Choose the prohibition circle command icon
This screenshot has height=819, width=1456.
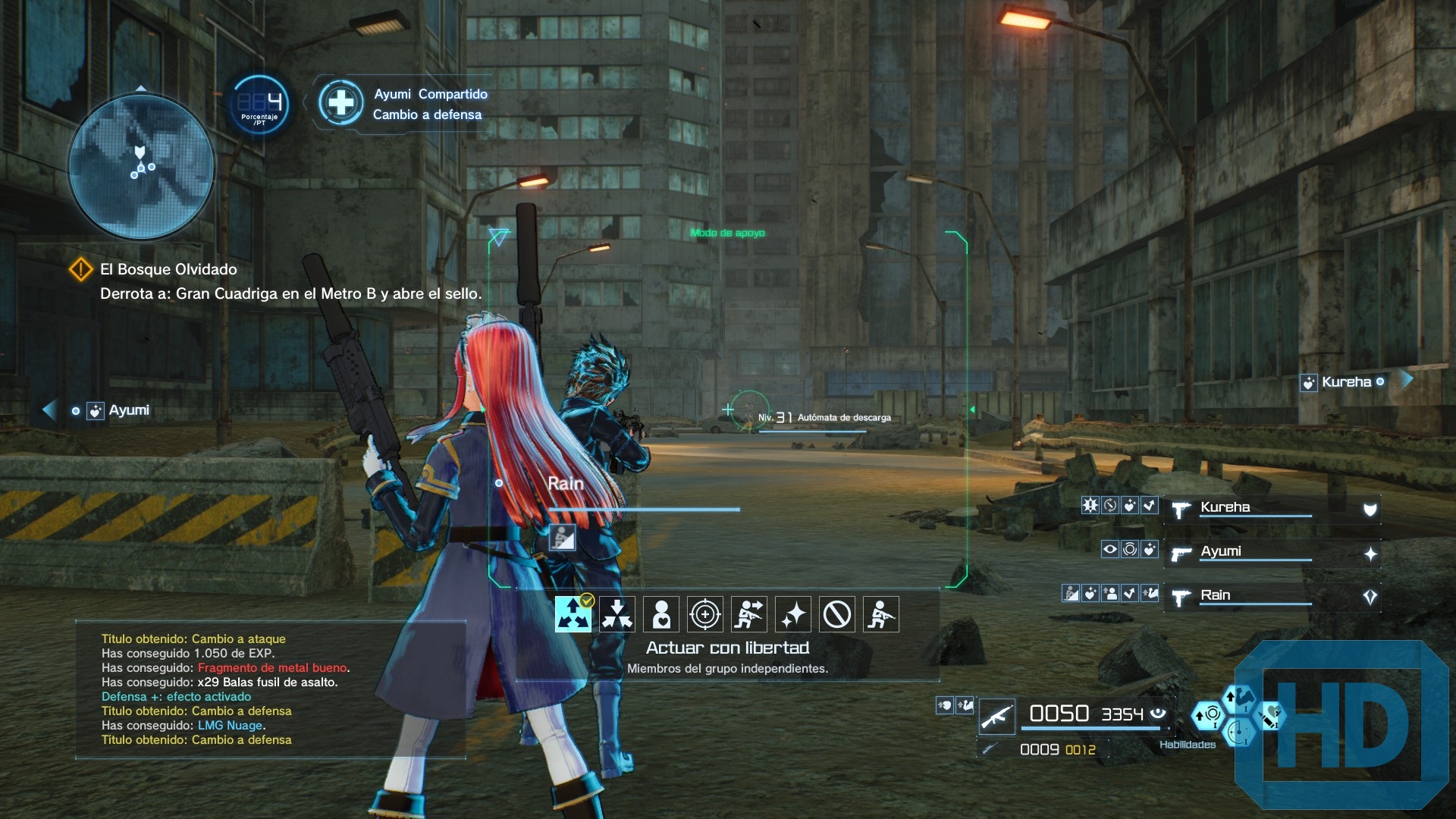[x=836, y=614]
